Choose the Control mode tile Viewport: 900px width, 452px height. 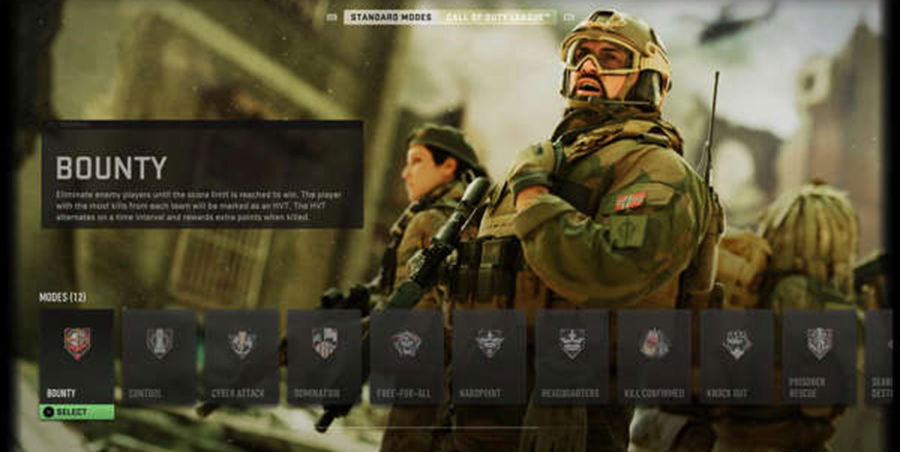(159, 354)
